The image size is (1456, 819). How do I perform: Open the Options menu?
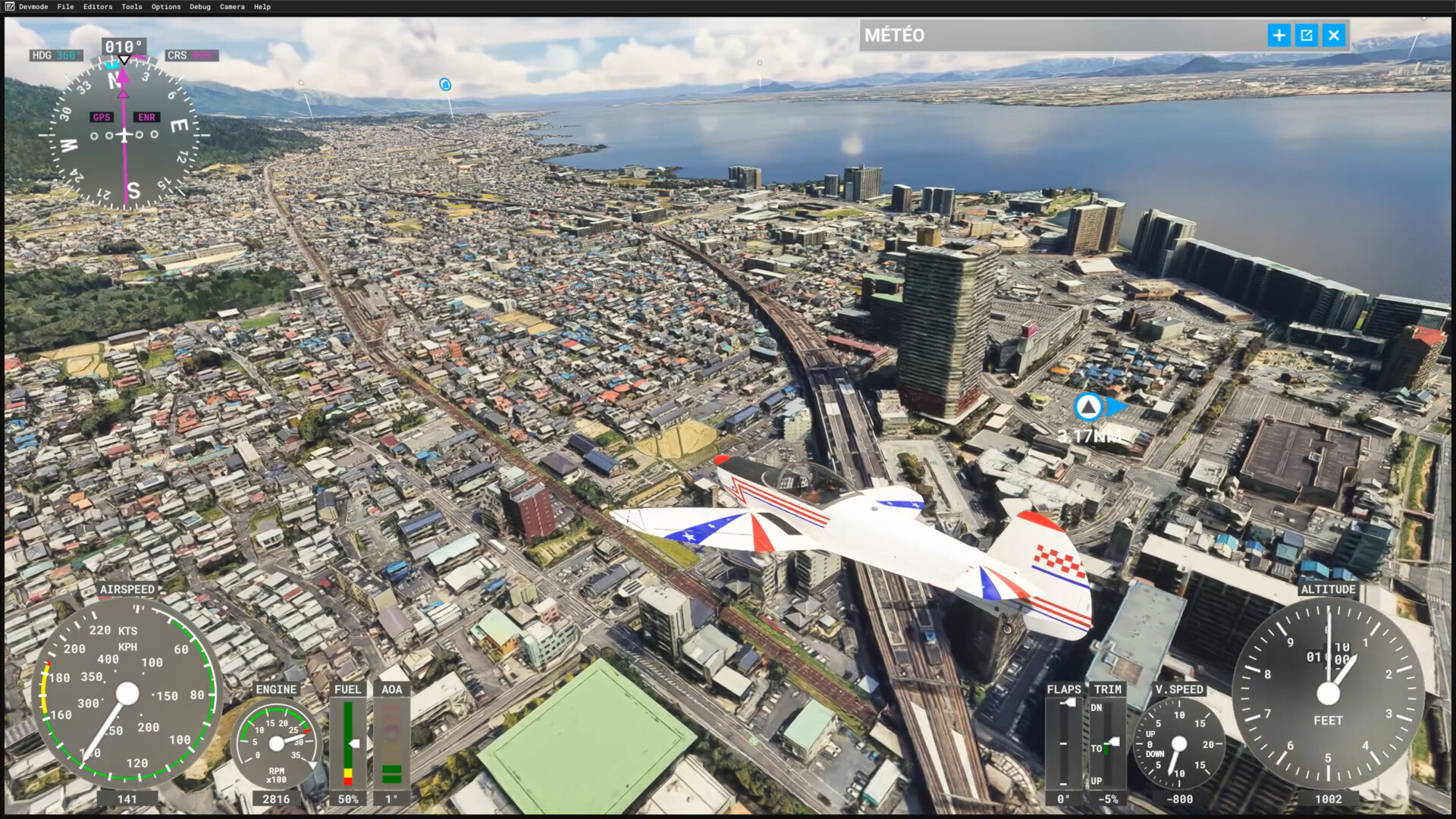coord(166,7)
